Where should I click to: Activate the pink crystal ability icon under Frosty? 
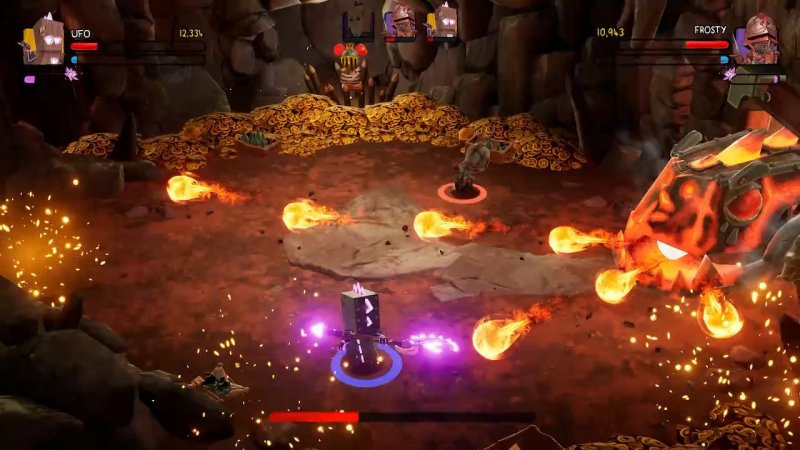coord(730,74)
